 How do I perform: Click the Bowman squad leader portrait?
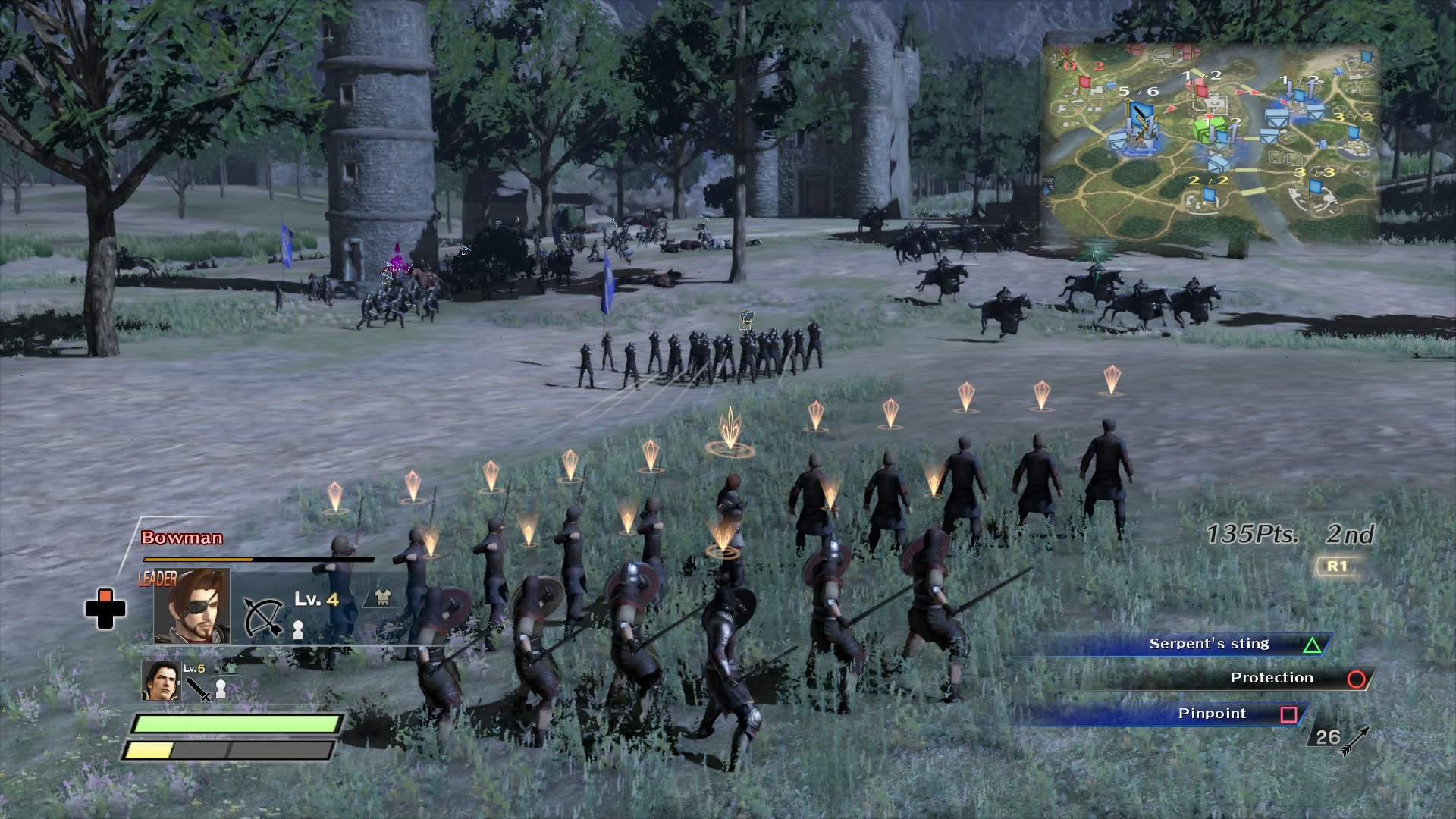(x=191, y=605)
